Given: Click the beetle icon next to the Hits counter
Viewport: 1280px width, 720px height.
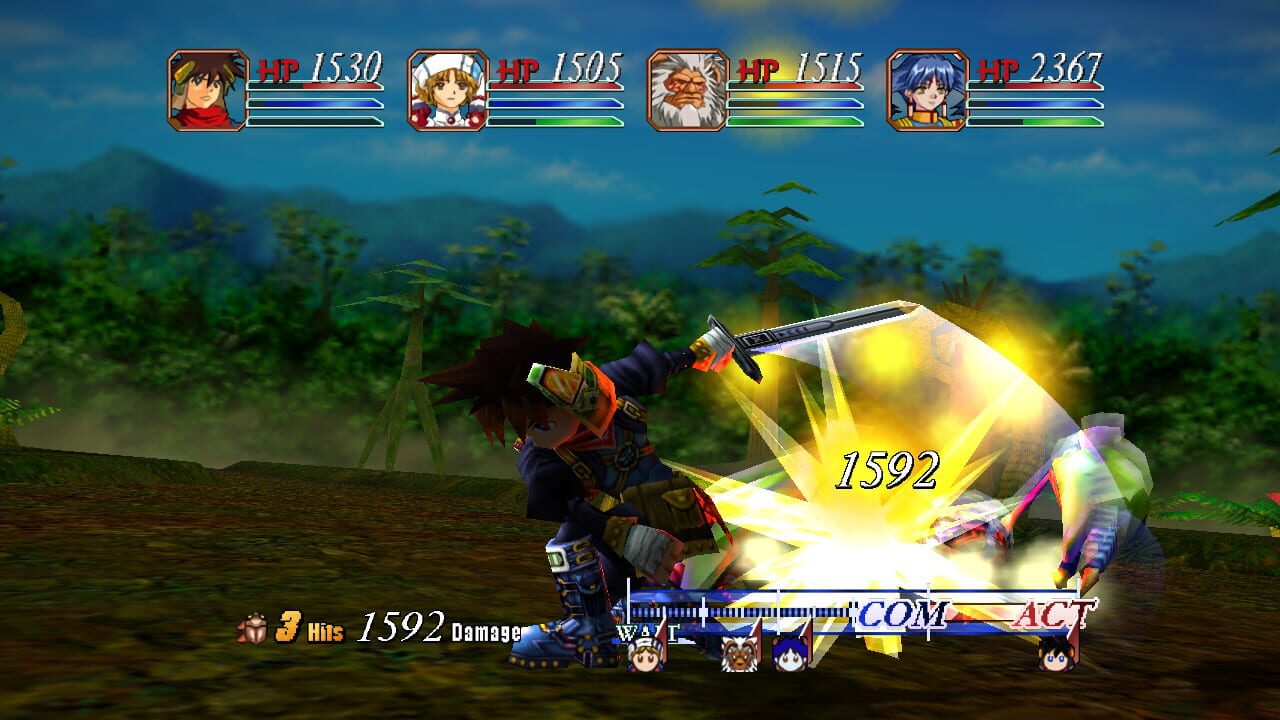Looking at the screenshot, I should tap(258, 628).
